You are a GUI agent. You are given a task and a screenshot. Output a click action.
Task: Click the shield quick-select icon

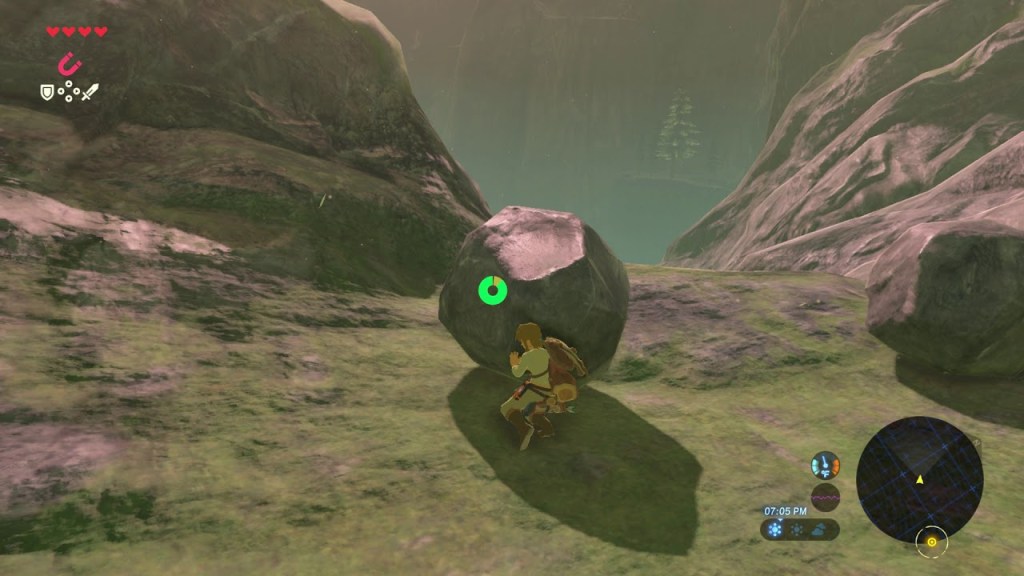tap(46, 92)
